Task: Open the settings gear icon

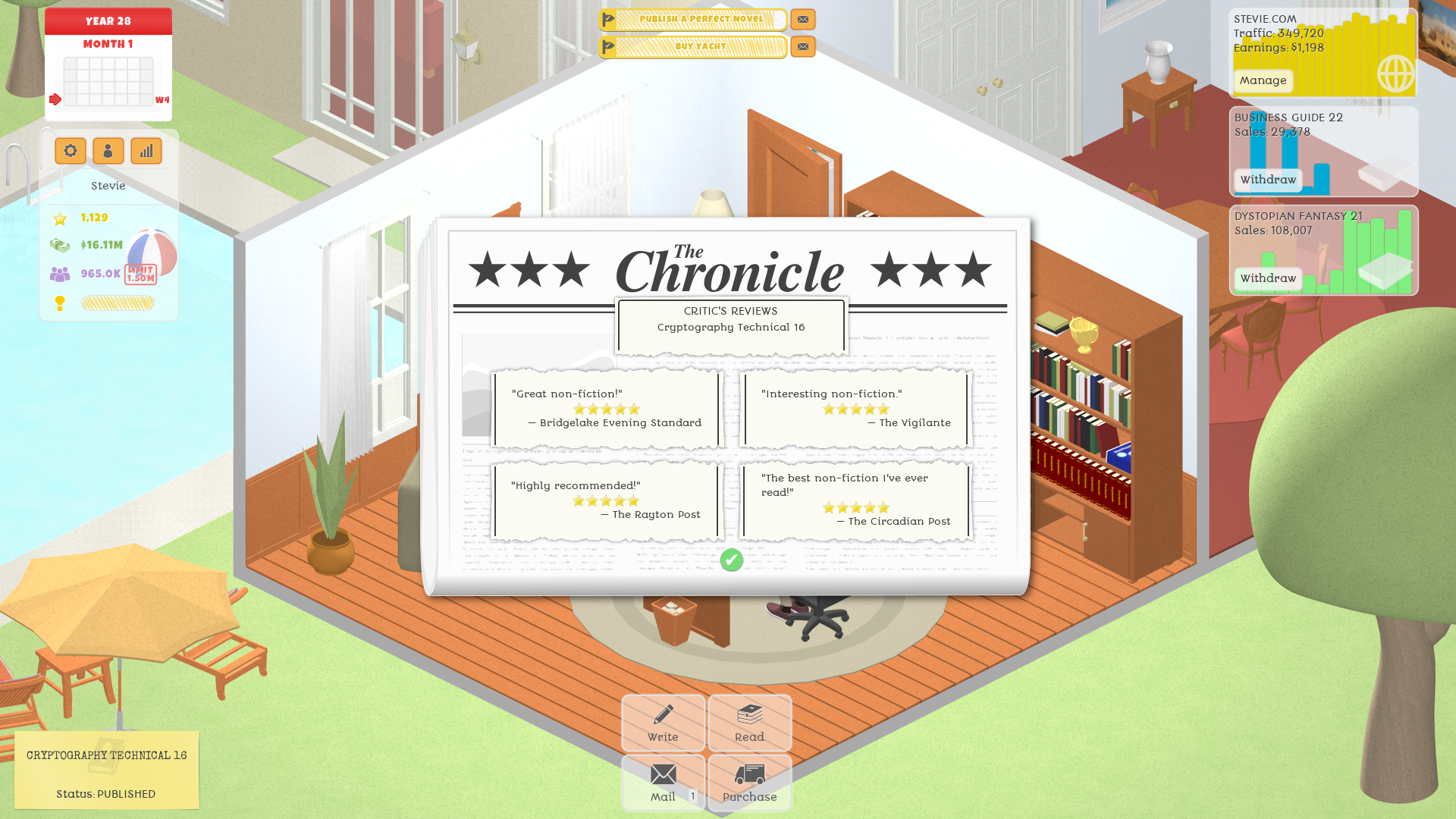Action: click(70, 151)
